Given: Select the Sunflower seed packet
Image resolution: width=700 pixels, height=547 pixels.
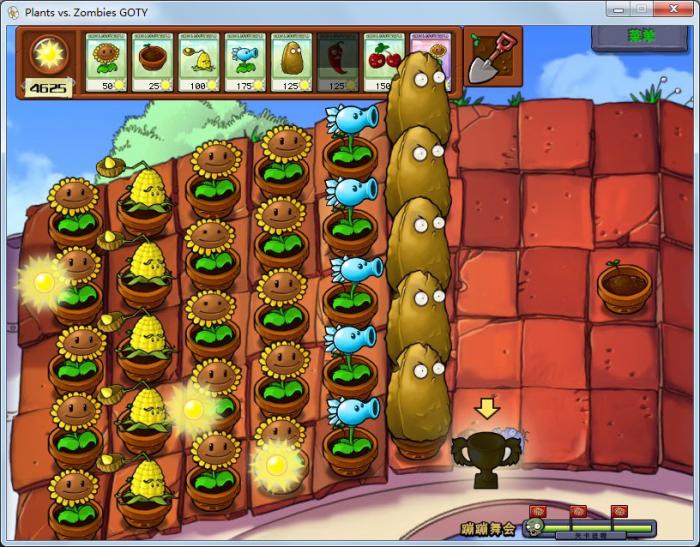Looking at the screenshot, I should tap(107, 63).
